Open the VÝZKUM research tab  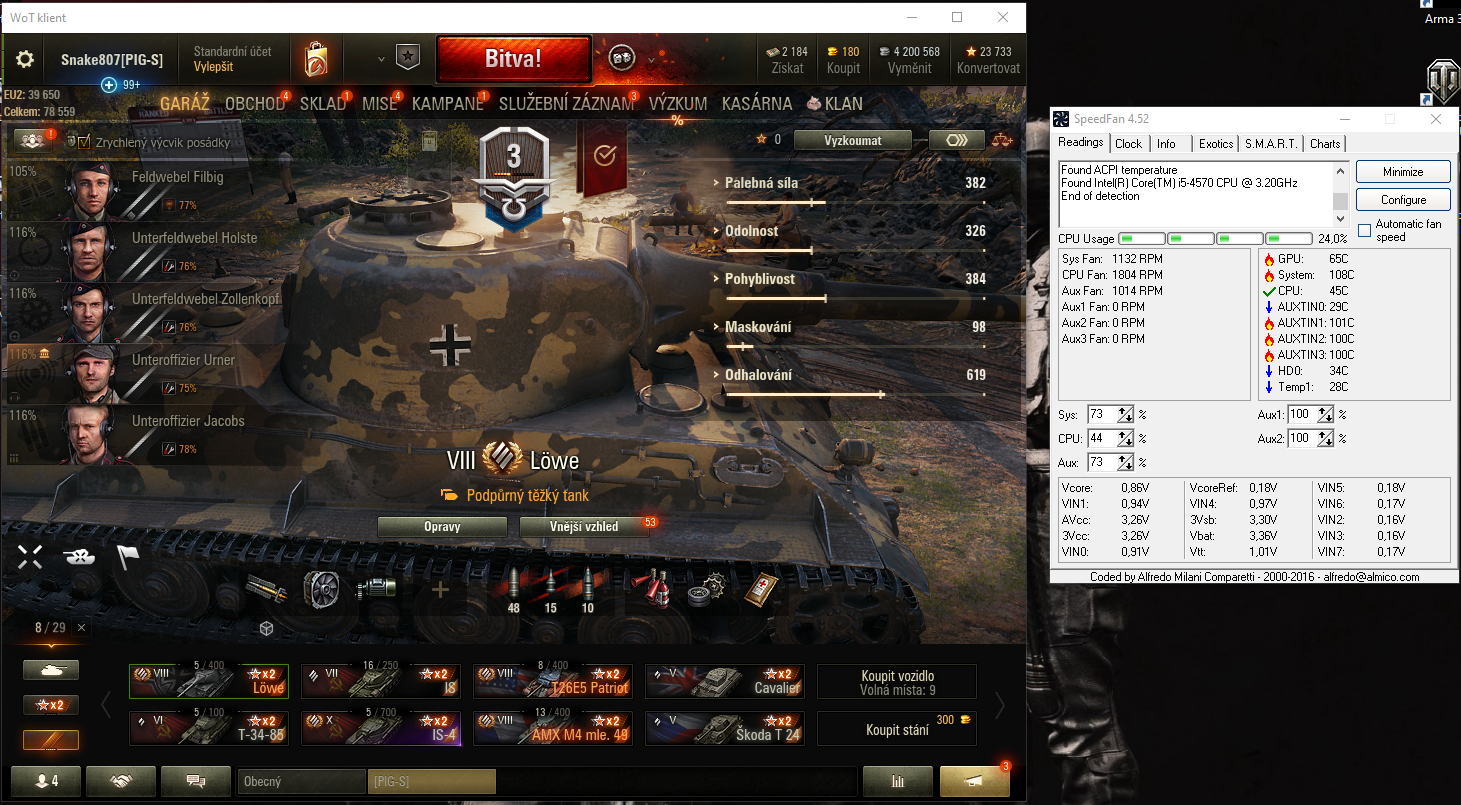coord(677,104)
